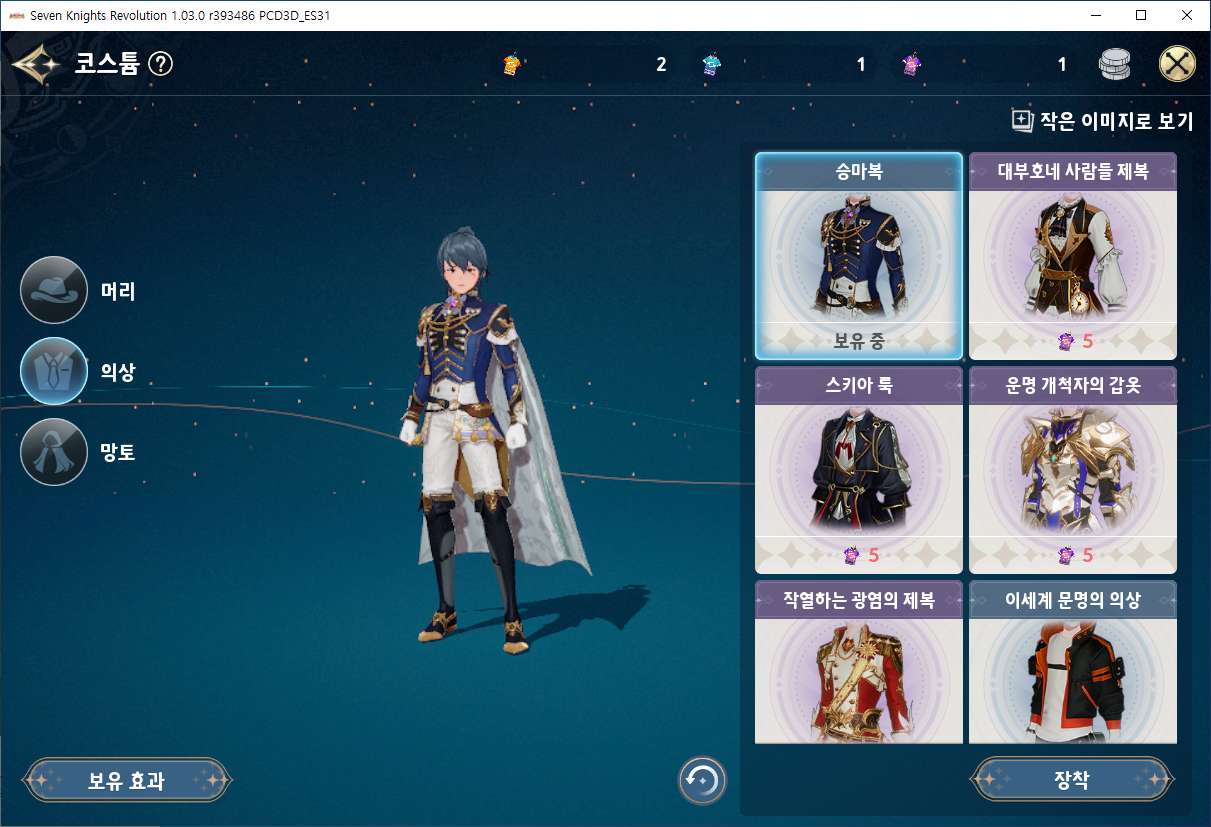Minimize the game window
This screenshot has width=1211, height=827.
tap(1095, 15)
